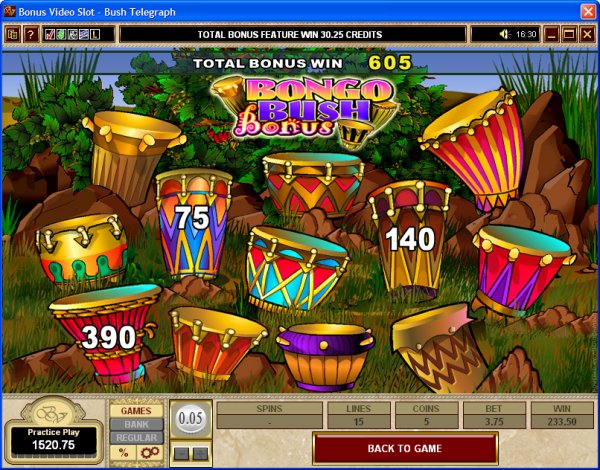Close the game with the red X button
This screenshot has height=470, width=600.
pos(587,34)
